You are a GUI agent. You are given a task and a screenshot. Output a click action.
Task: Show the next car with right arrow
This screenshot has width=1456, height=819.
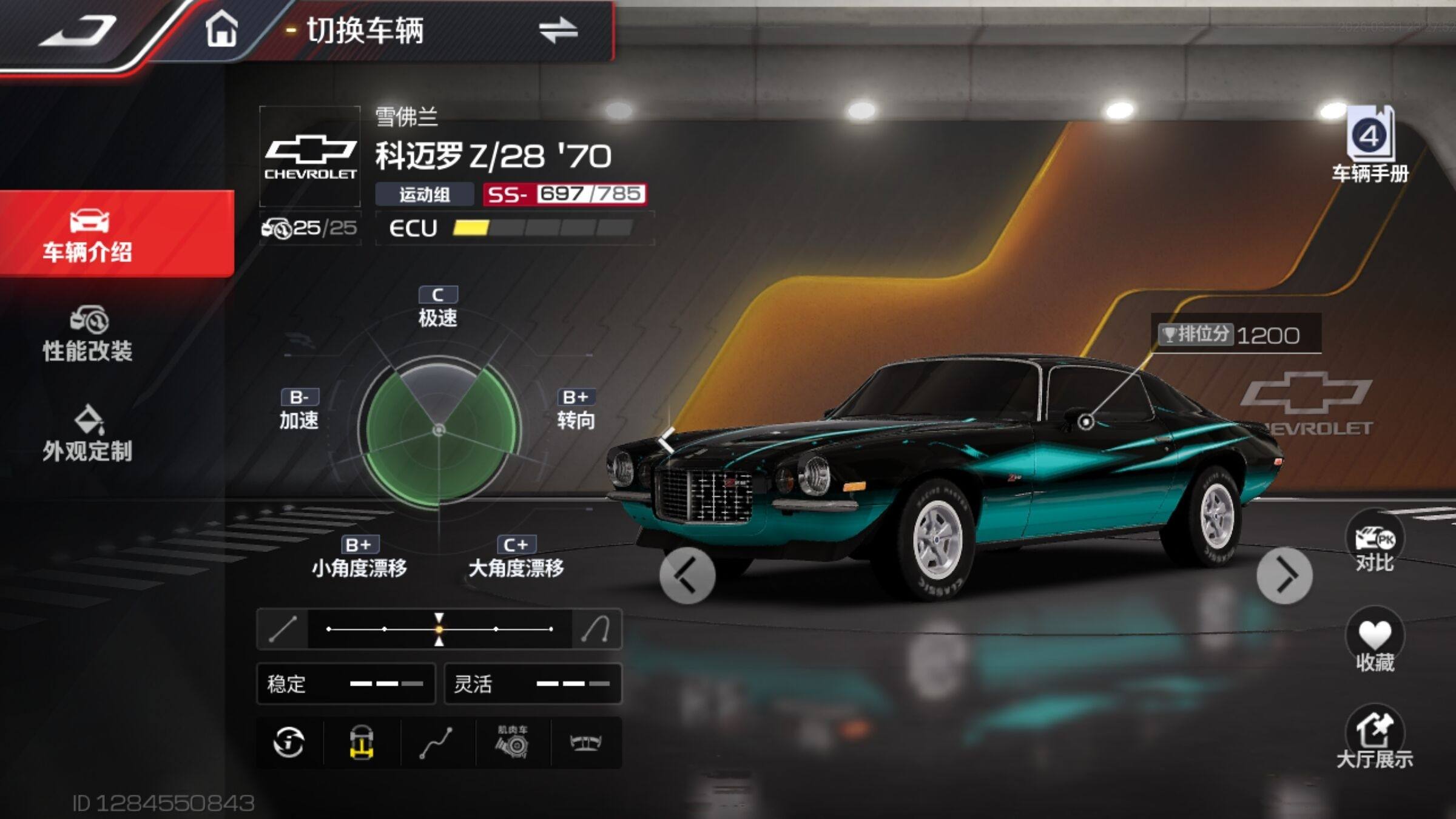coord(1284,575)
